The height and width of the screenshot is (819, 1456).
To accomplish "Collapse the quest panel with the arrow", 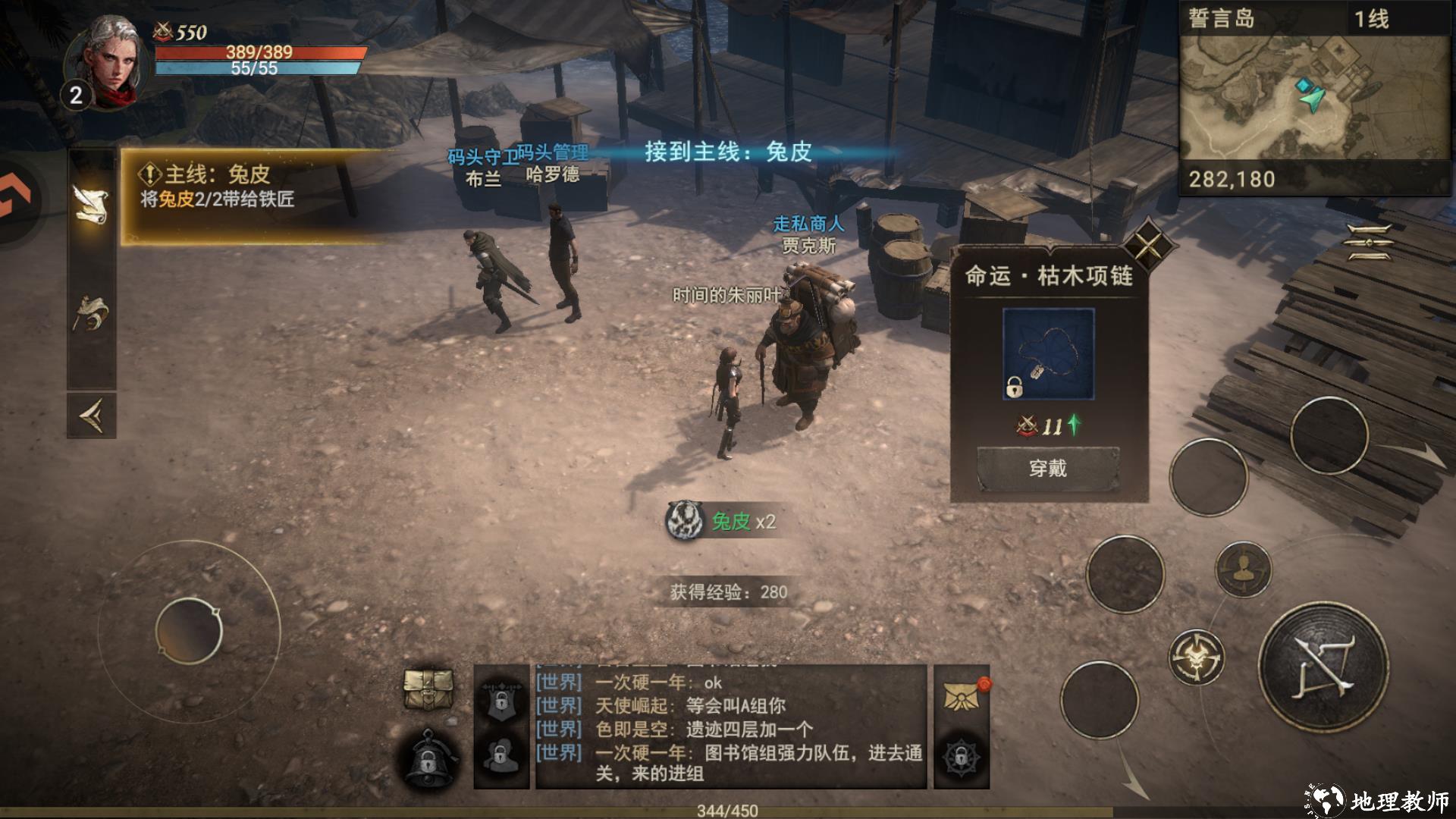I will [x=91, y=415].
